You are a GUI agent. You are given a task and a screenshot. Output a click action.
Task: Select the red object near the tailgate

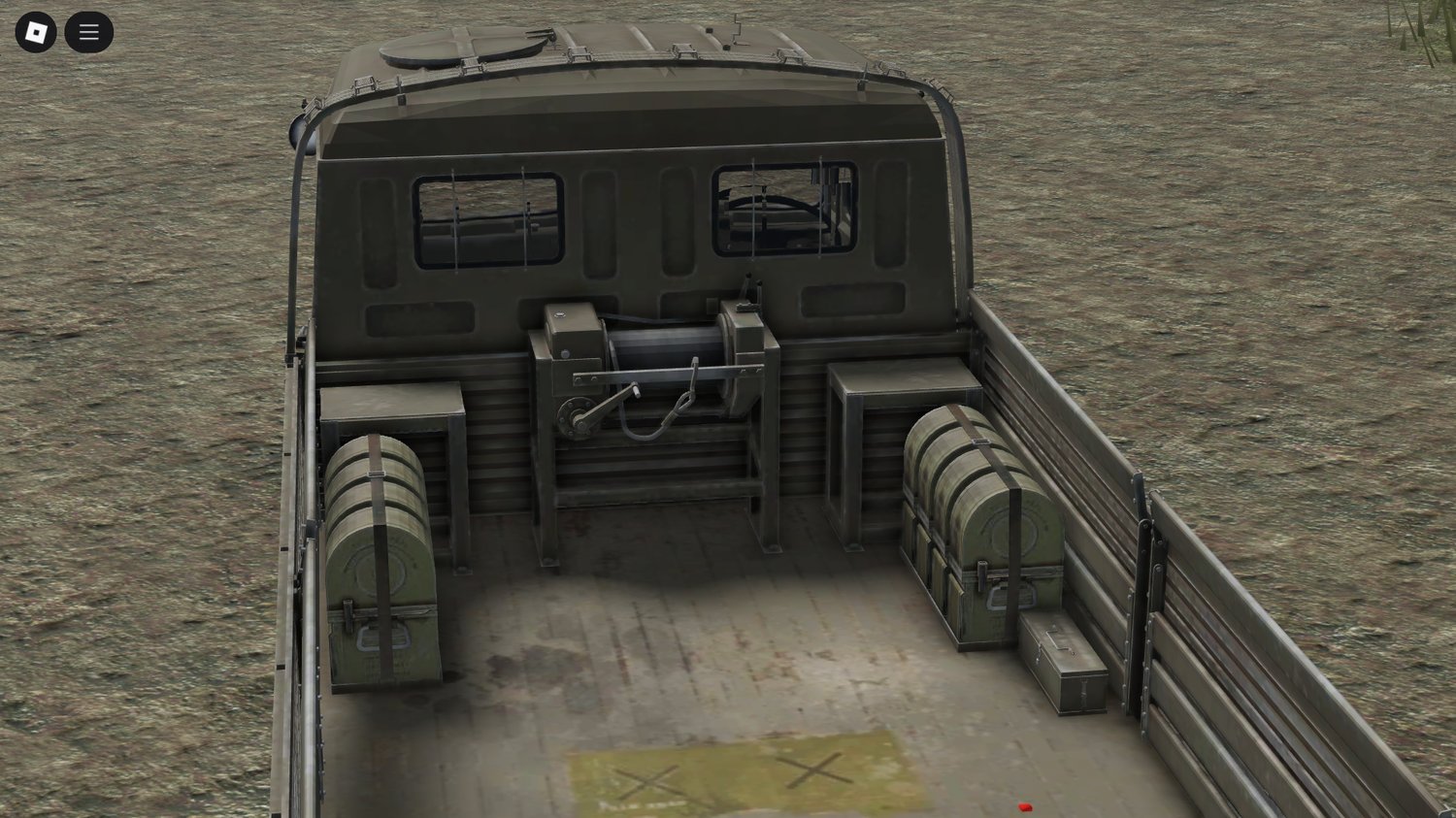(1024, 806)
